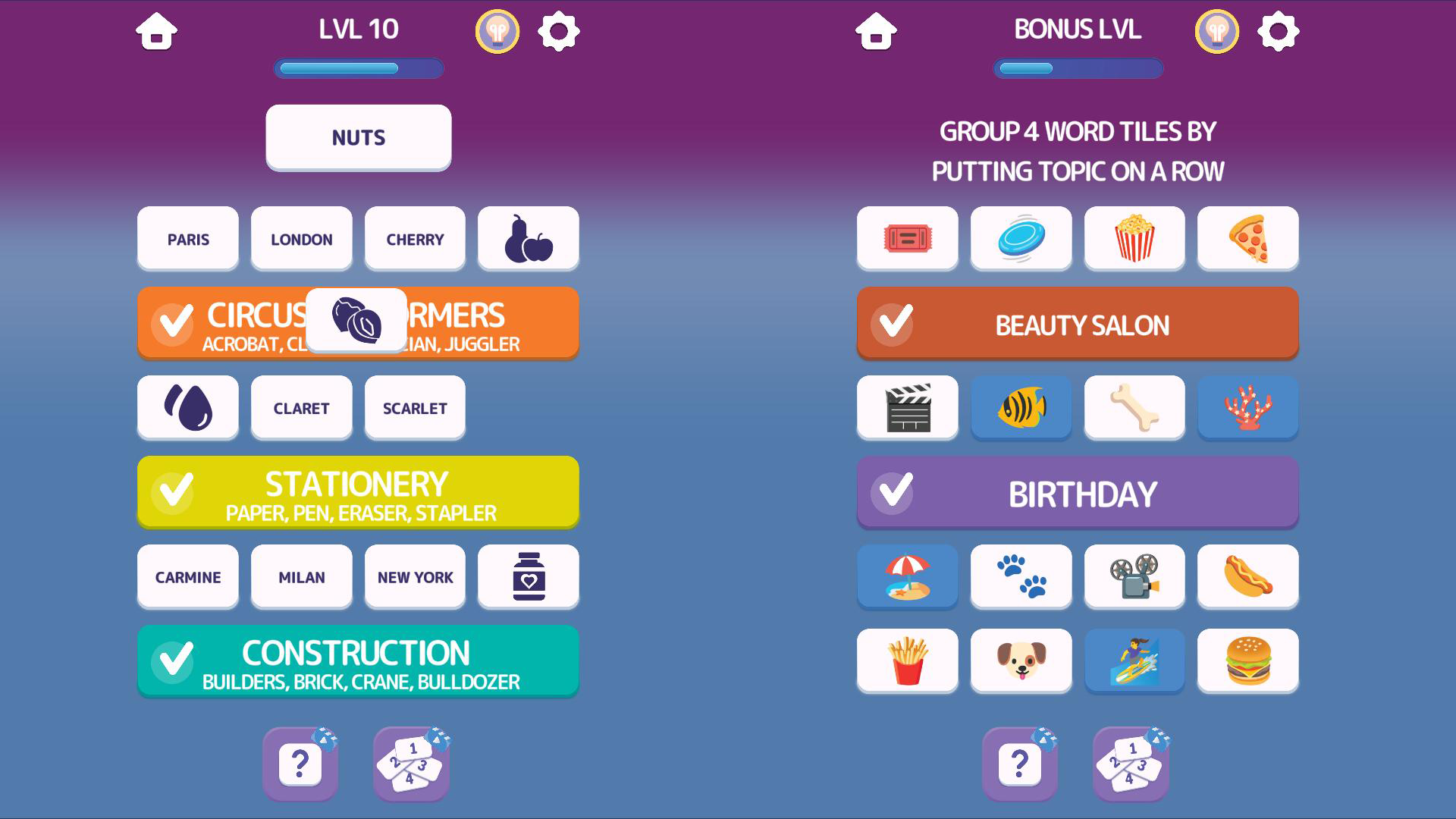This screenshot has height=819, width=1456.
Task: Select the PARIS word tile
Action: click(187, 239)
